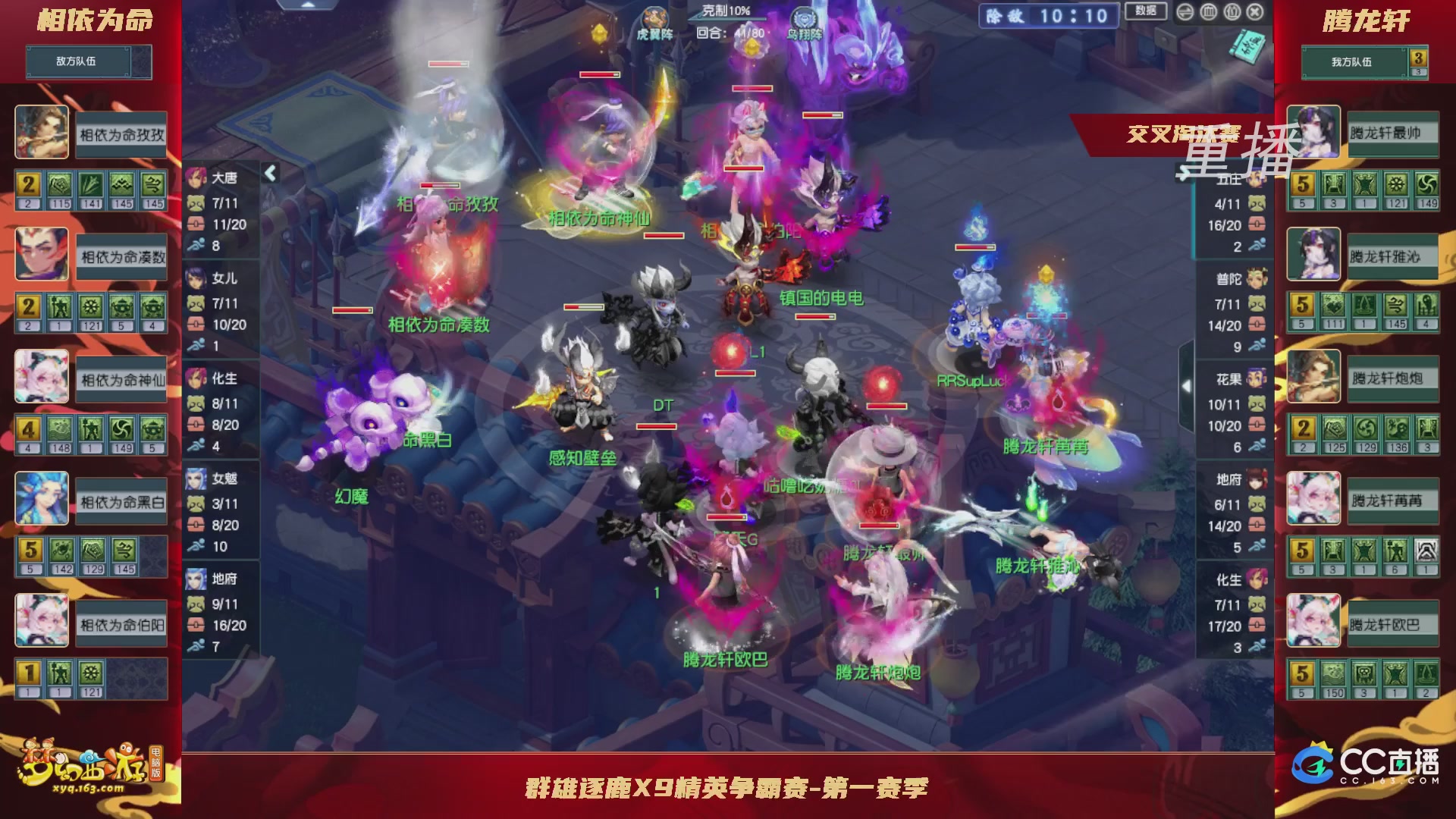The image size is (1456, 819).
Task: Toggle the grid-pattern circular button at top right
Action: 1210,13
